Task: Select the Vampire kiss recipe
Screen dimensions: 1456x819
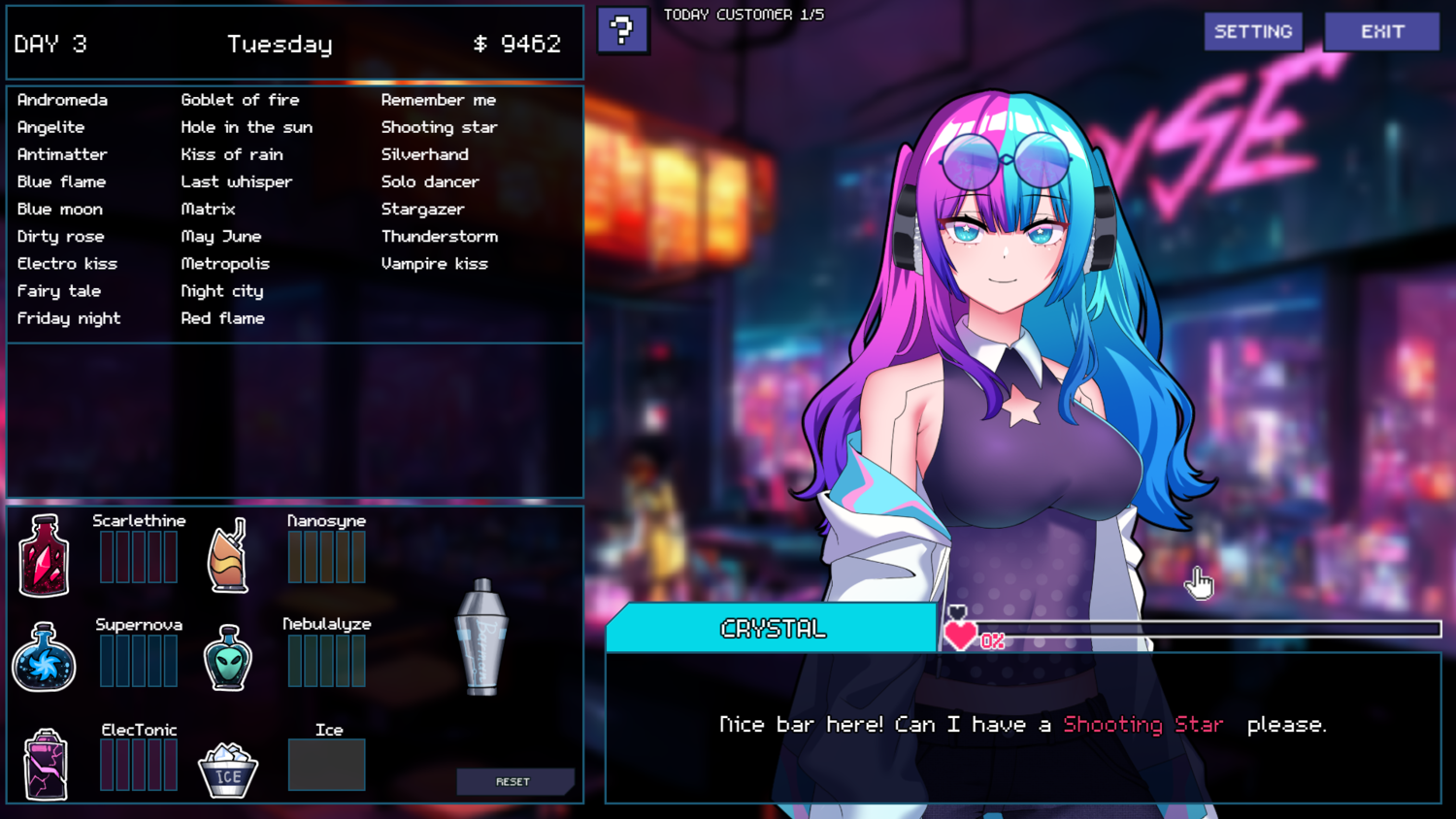Action: coord(434,264)
